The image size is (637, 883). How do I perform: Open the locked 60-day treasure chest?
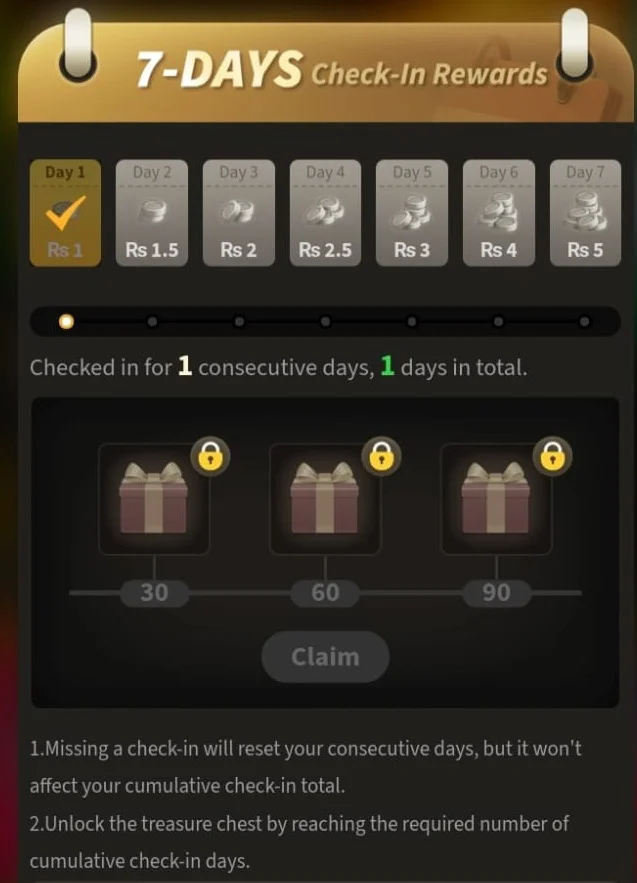pos(325,499)
